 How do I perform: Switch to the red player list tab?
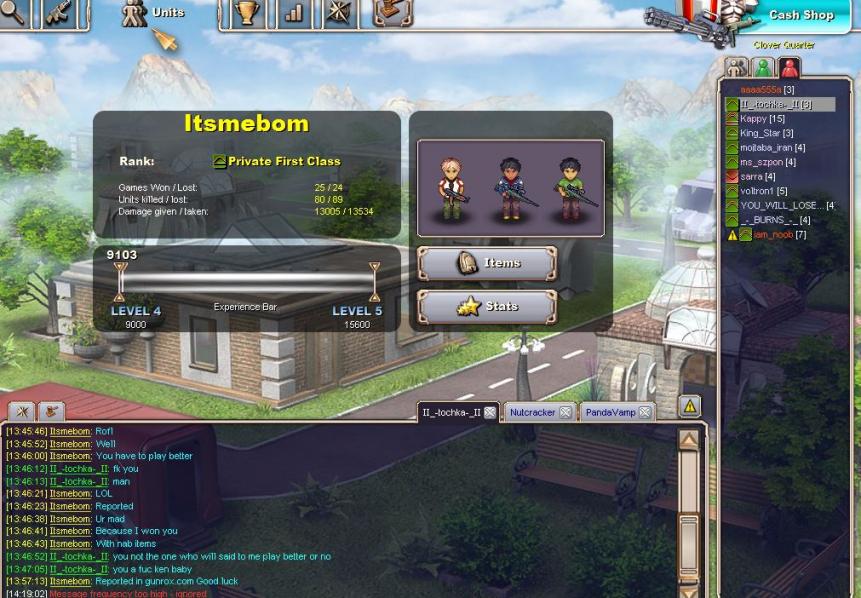tap(789, 68)
